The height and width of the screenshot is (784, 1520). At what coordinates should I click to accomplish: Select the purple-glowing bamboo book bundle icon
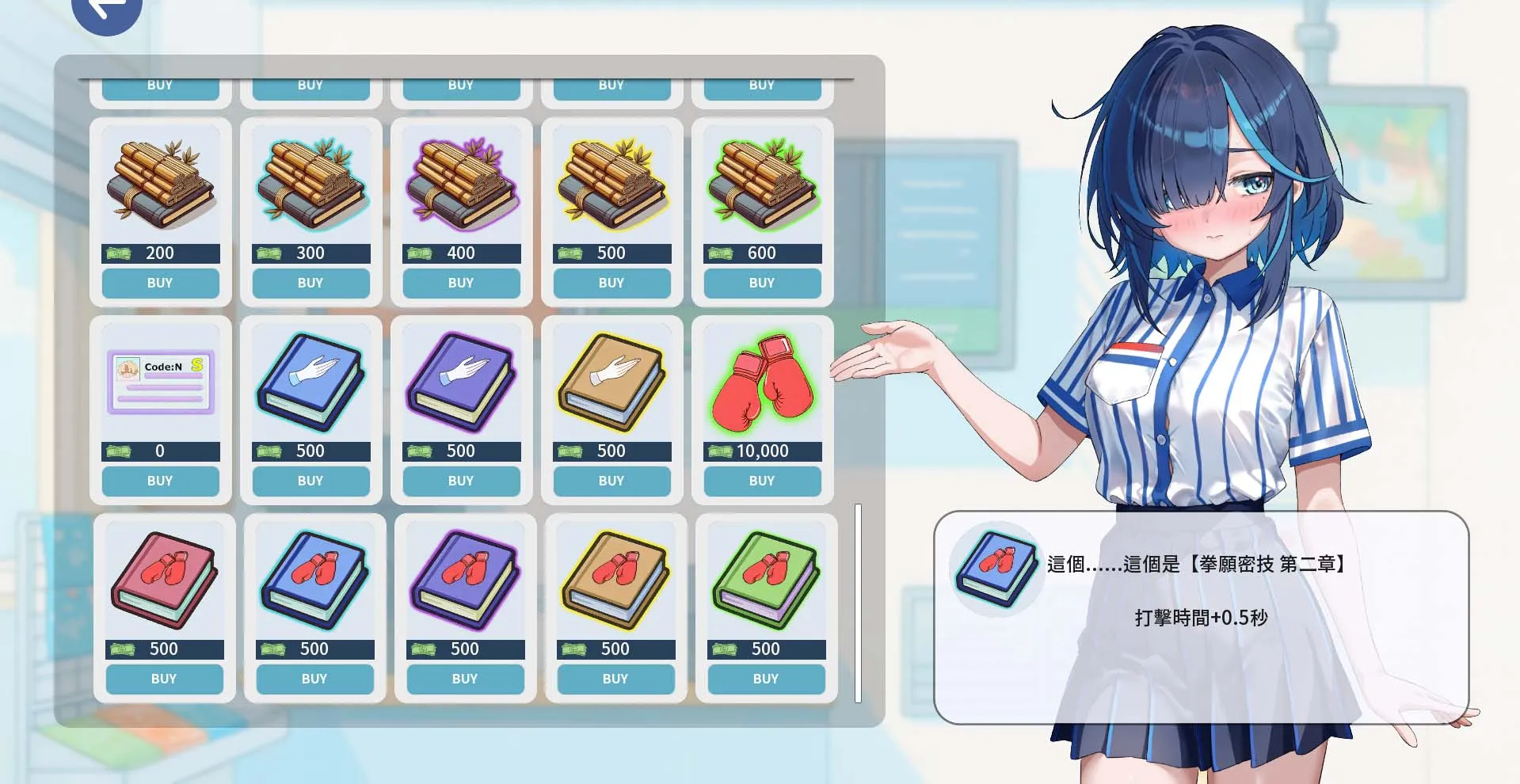pyautogui.click(x=461, y=185)
